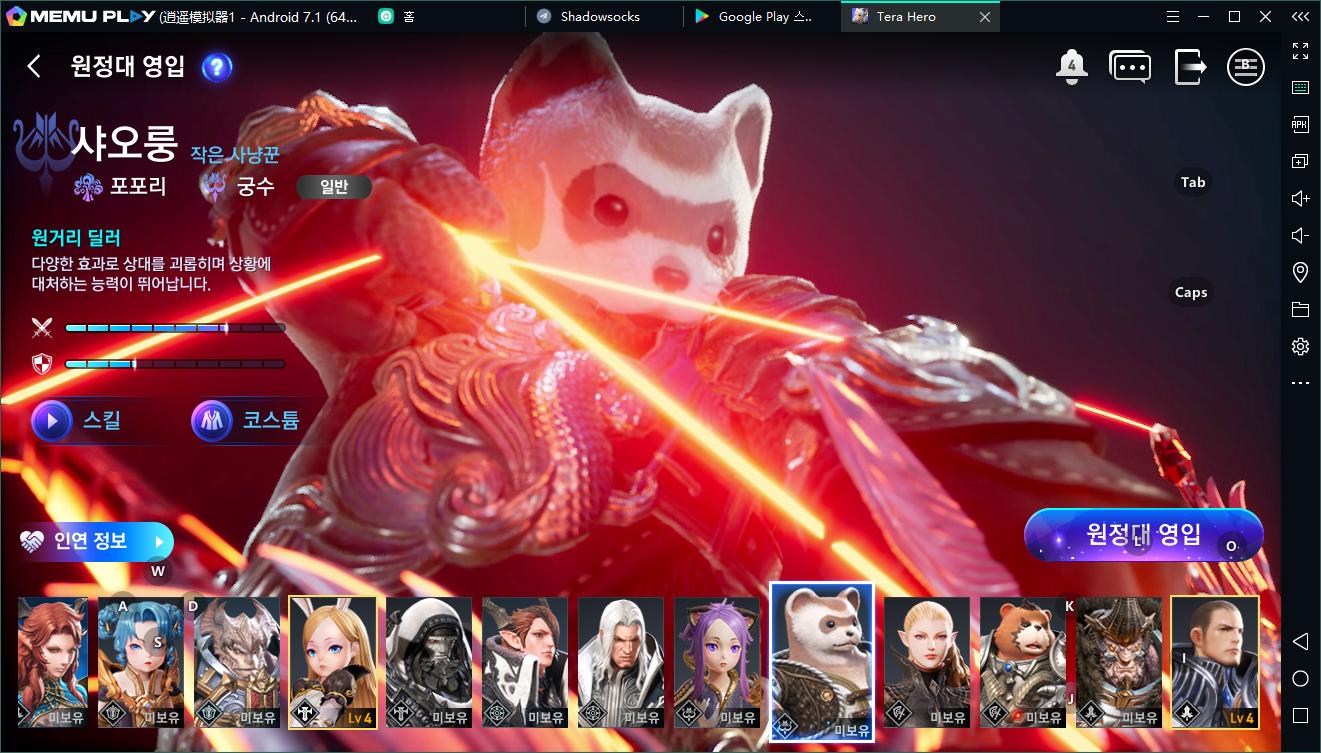Select the blonde bunny-eared girl portrait
1321x753 pixels.
[332, 662]
